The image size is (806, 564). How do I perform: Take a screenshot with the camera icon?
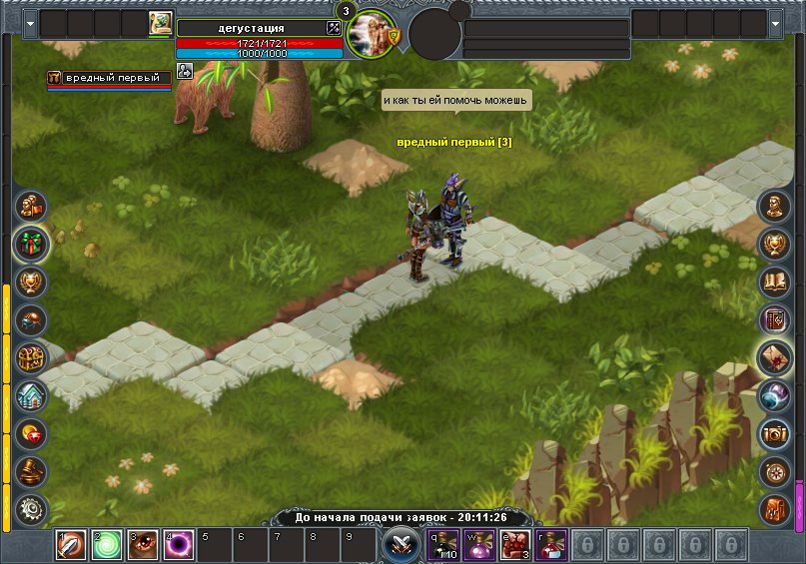tap(774, 433)
